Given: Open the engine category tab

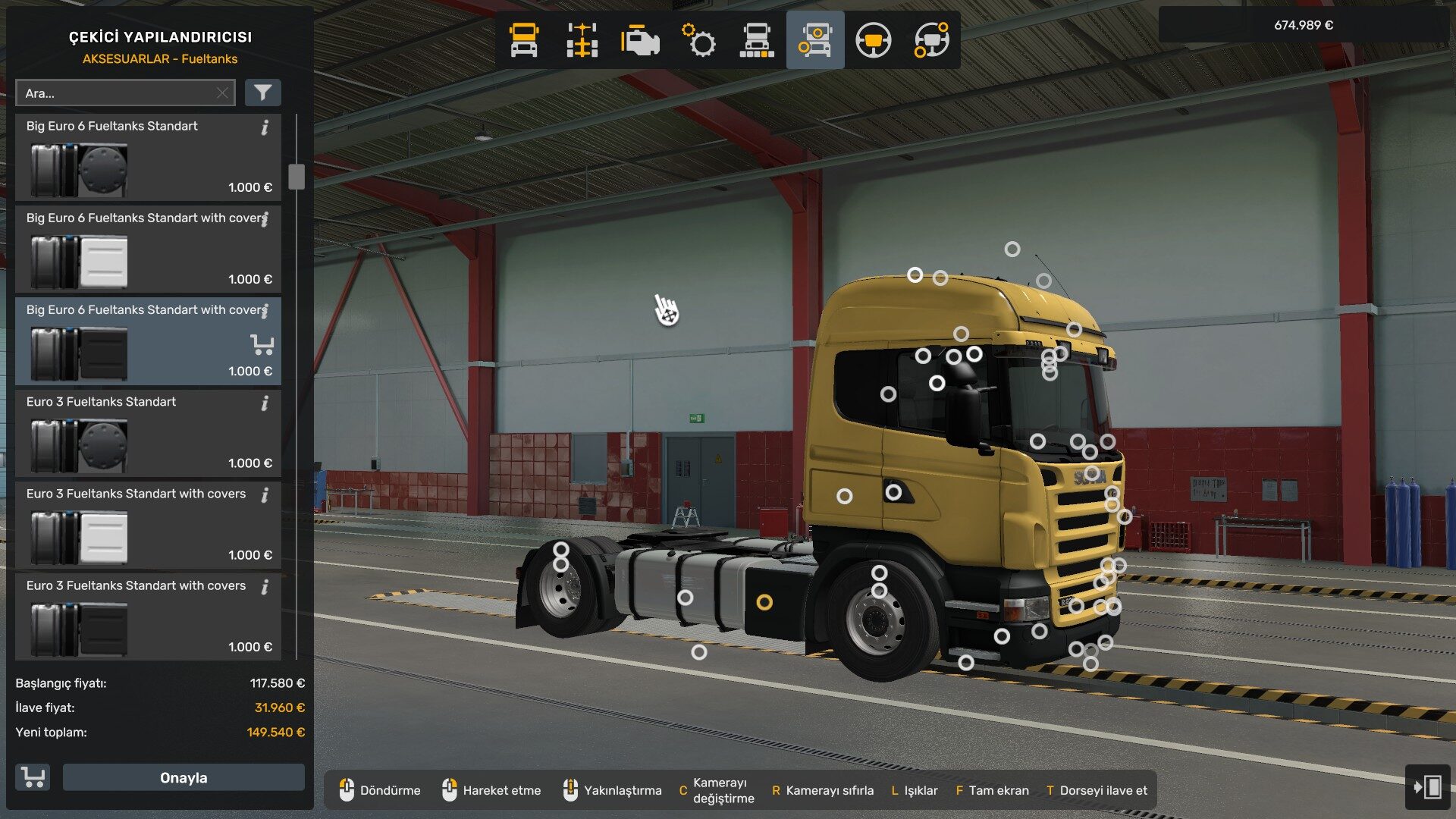Looking at the screenshot, I should 640,40.
